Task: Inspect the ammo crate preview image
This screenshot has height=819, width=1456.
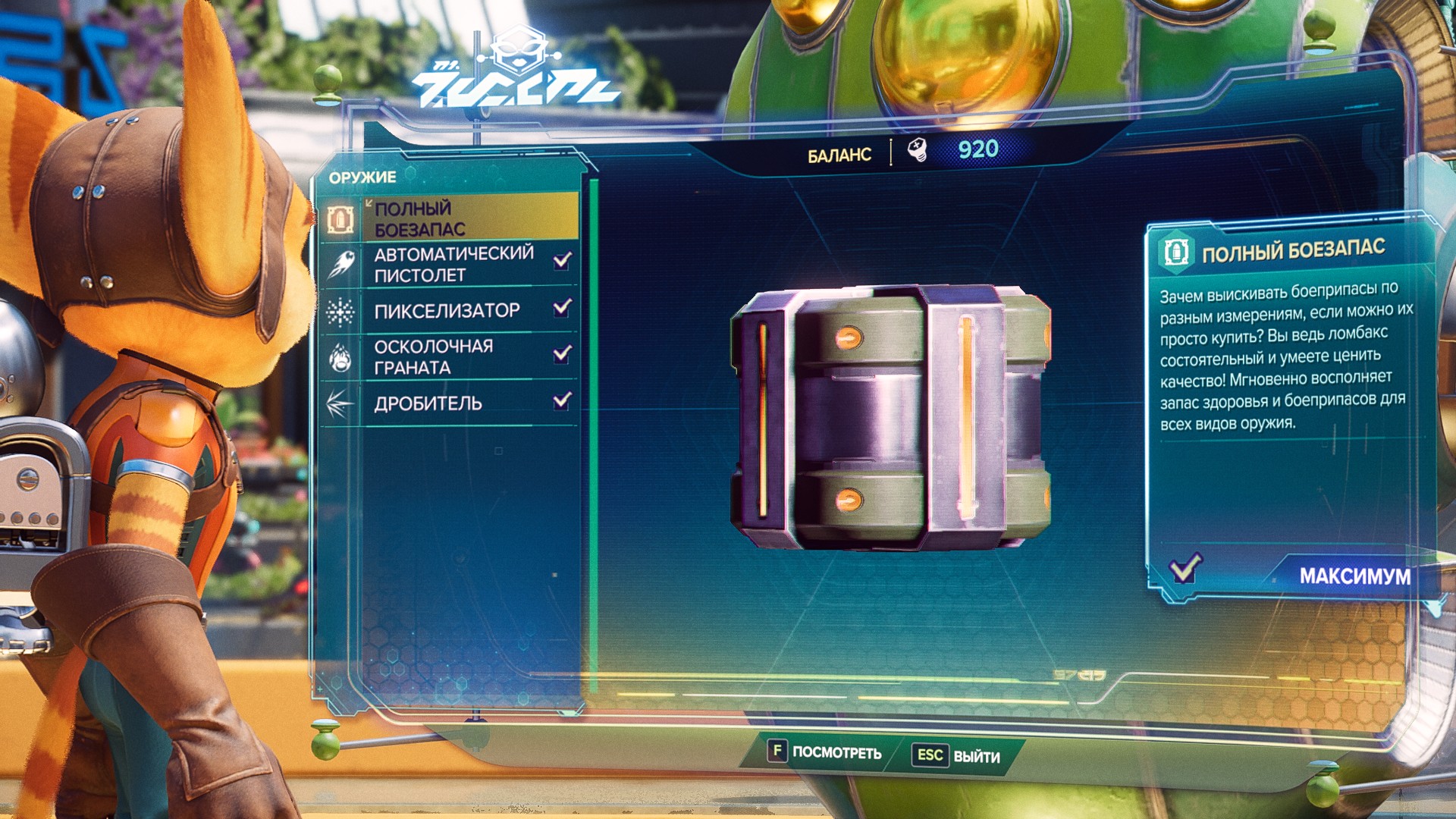Action: [890, 416]
